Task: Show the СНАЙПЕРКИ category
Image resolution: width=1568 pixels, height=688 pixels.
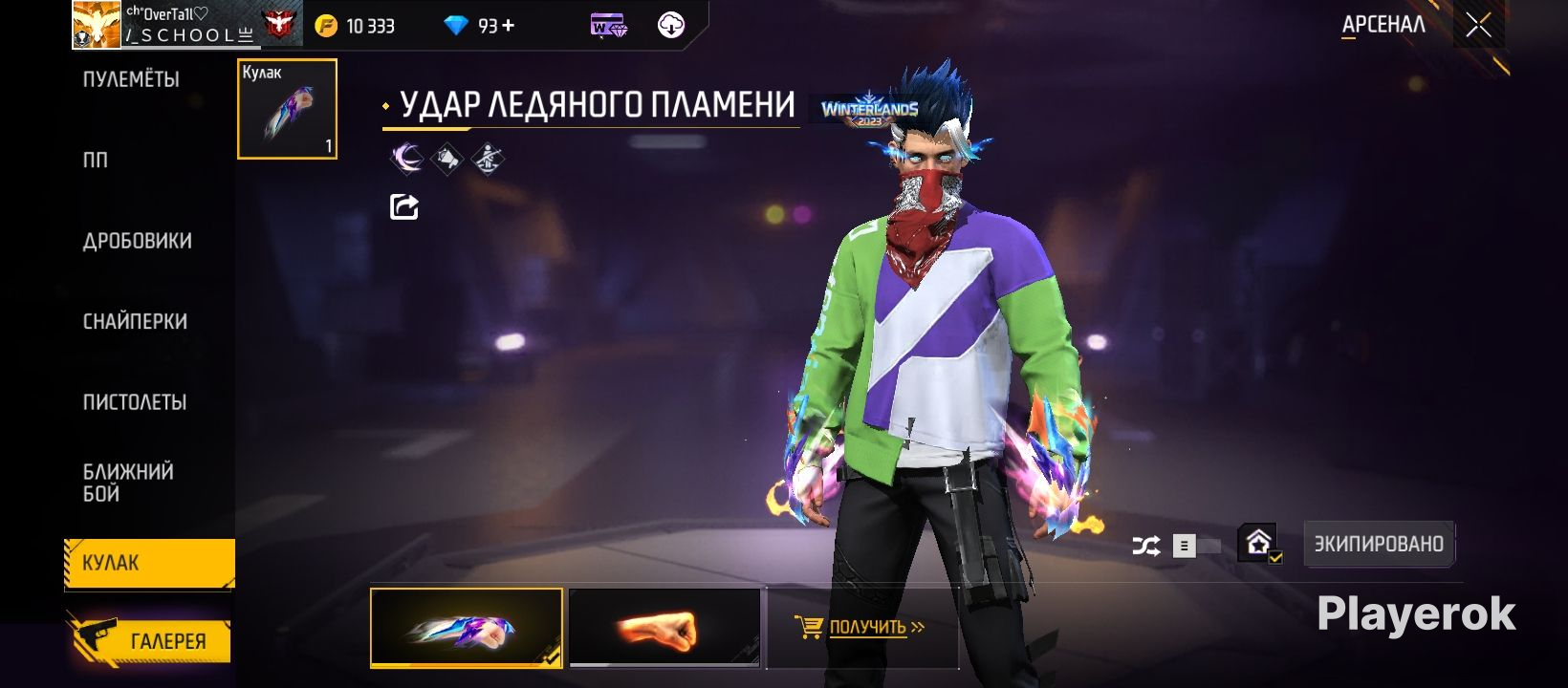Action: (x=135, y=322)
